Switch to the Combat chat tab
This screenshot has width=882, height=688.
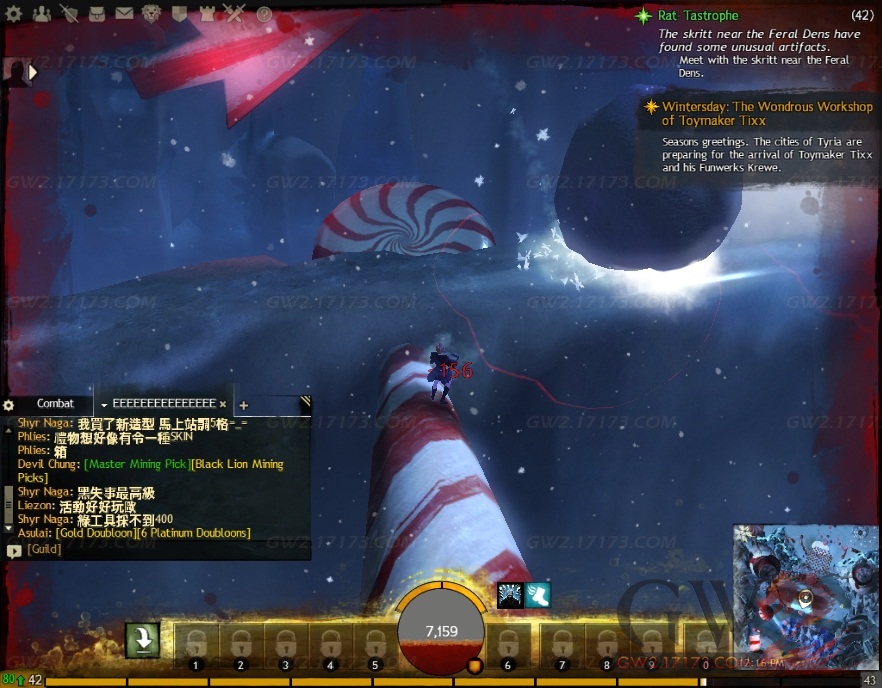coord(55,404)
